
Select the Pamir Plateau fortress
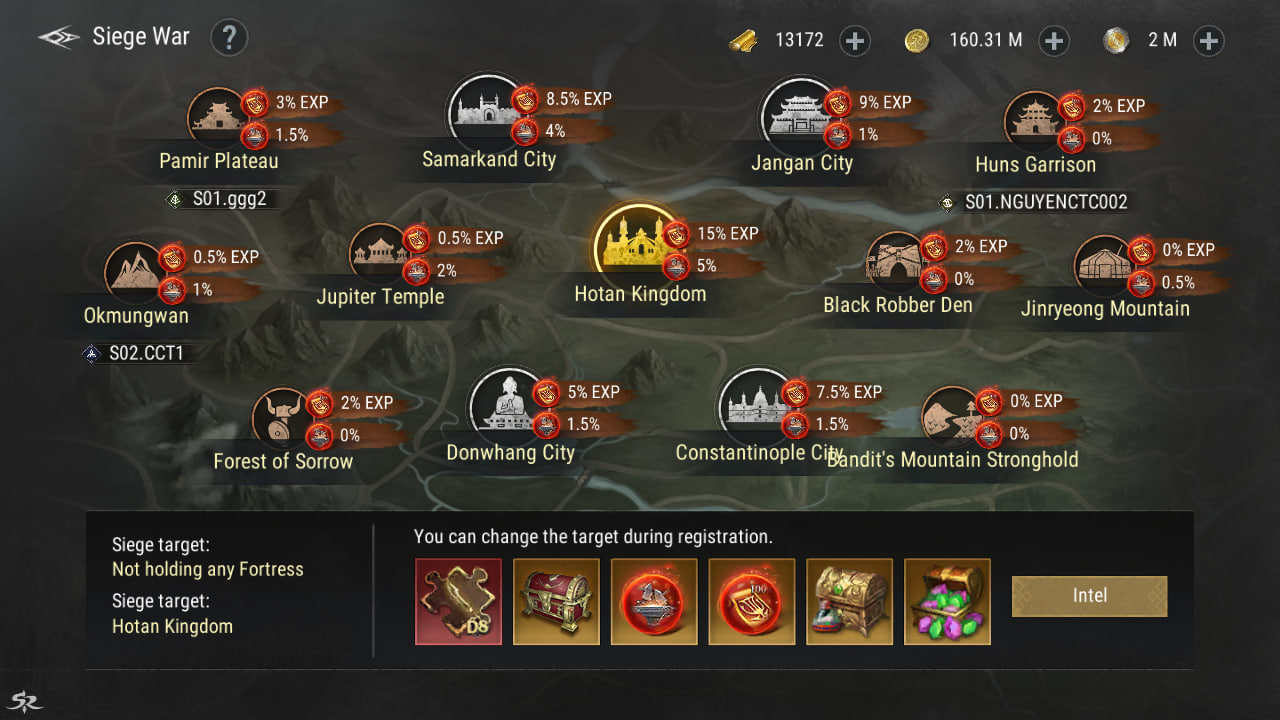coord(217,116)
